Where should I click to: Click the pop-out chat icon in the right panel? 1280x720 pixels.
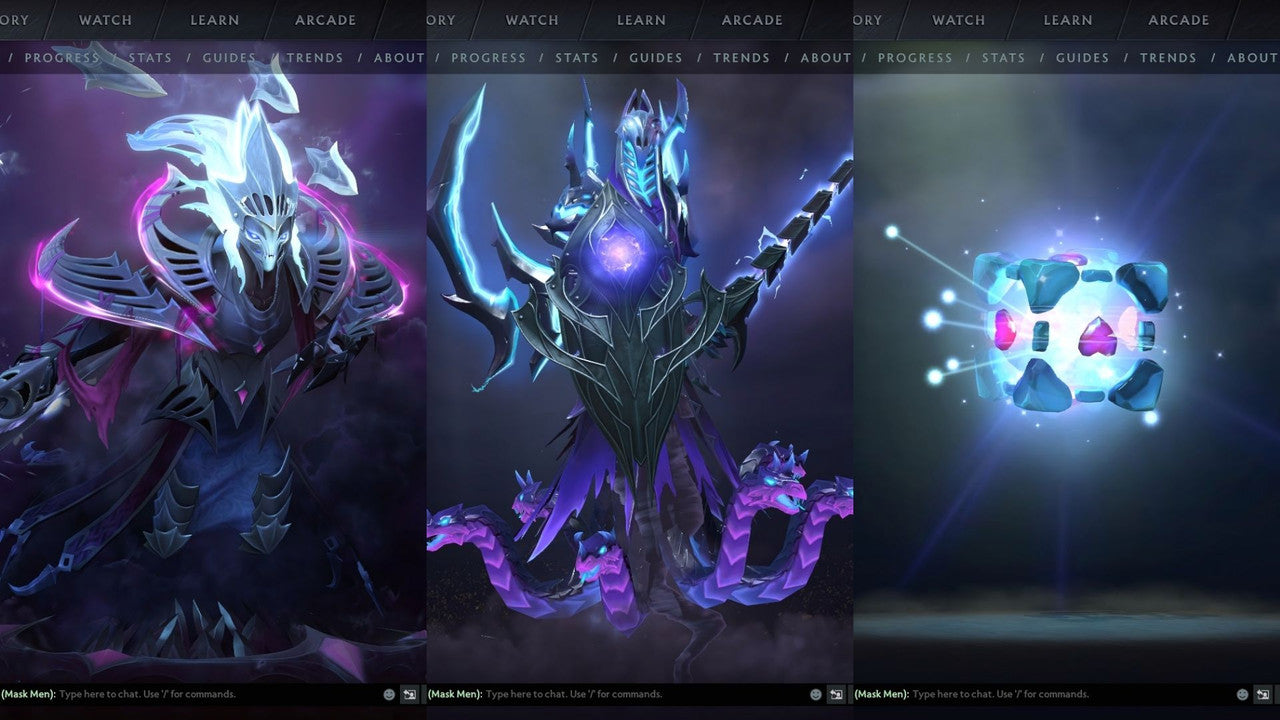click(1262, 693)
